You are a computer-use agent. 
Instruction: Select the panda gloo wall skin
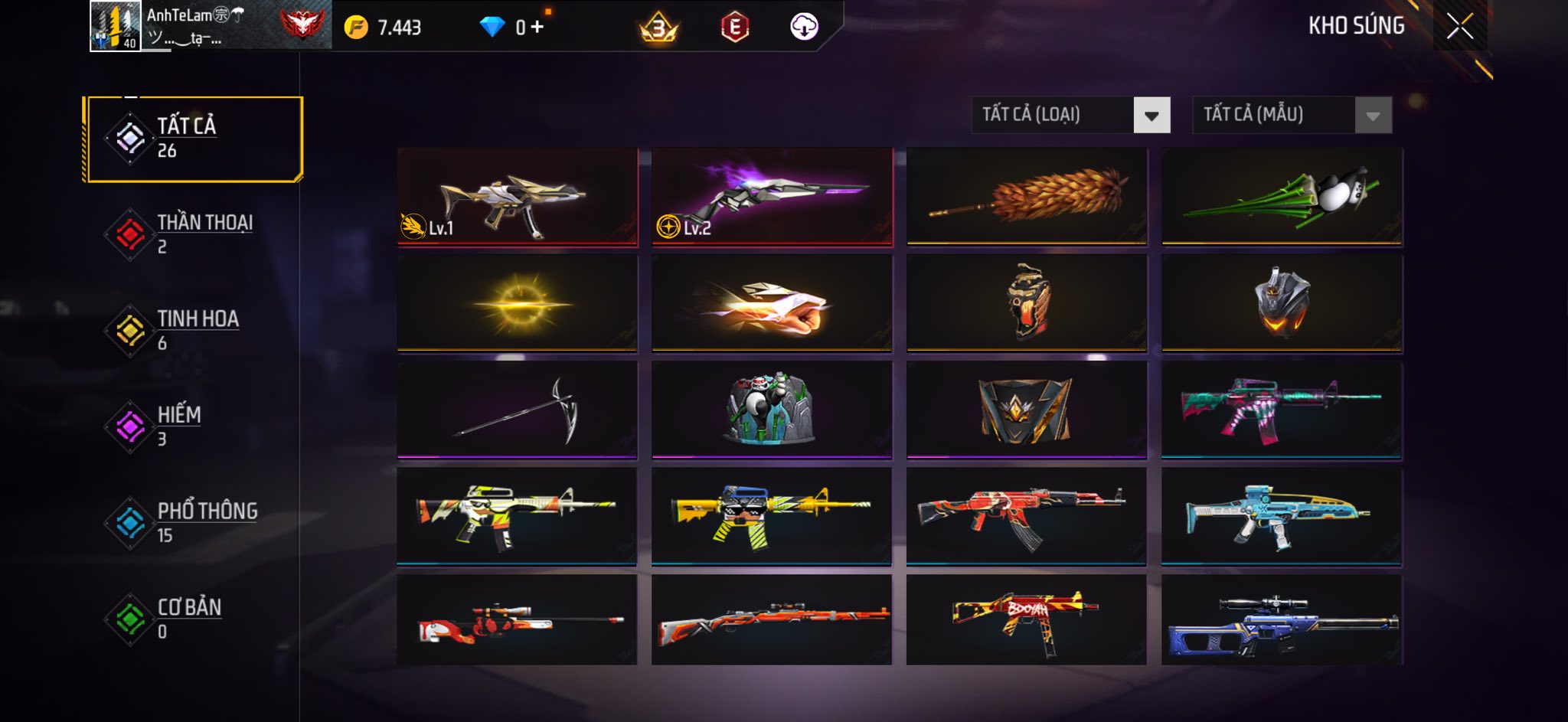[x=772, y=410]
